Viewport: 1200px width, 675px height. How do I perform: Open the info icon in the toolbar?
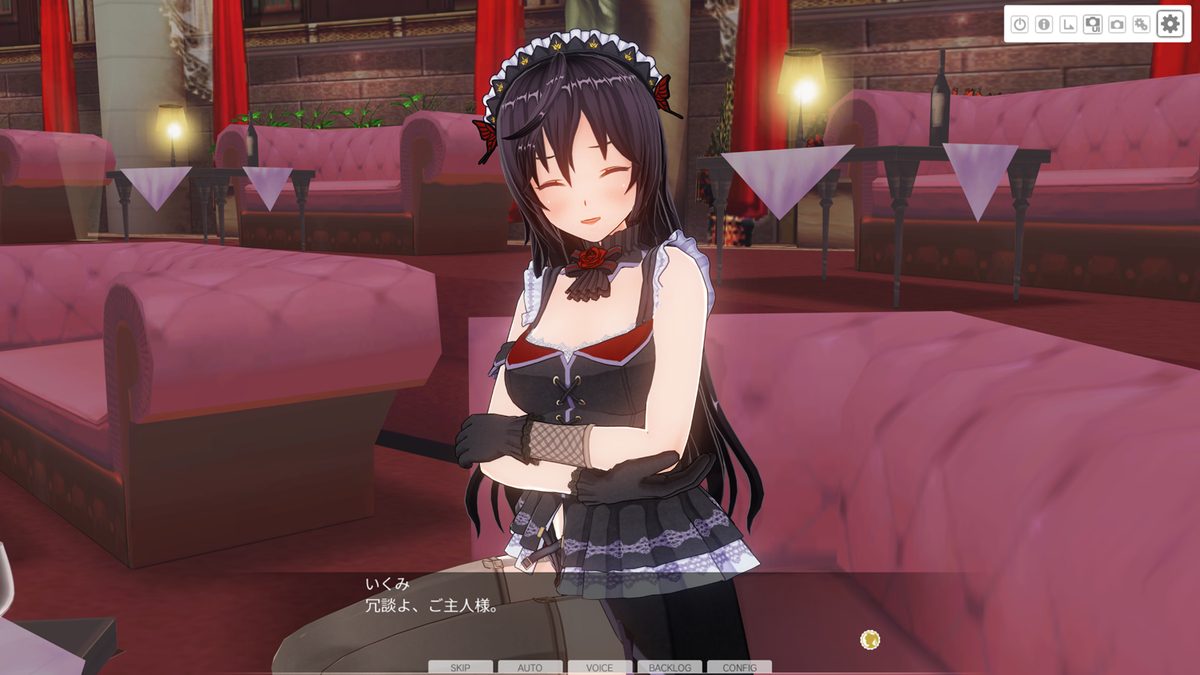[1044, 24]
